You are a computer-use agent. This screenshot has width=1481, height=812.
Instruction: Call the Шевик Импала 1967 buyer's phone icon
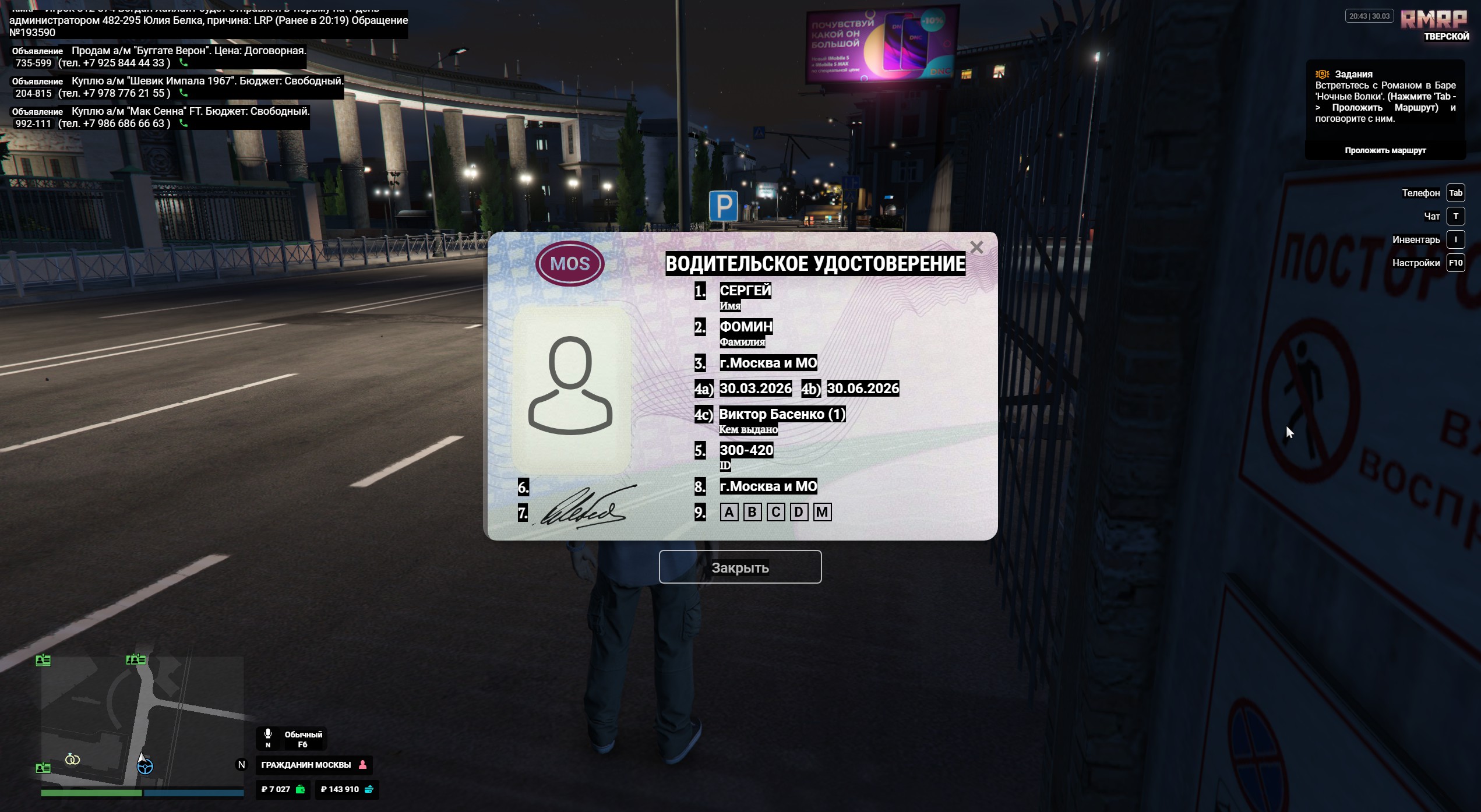(x=184, y=93)
